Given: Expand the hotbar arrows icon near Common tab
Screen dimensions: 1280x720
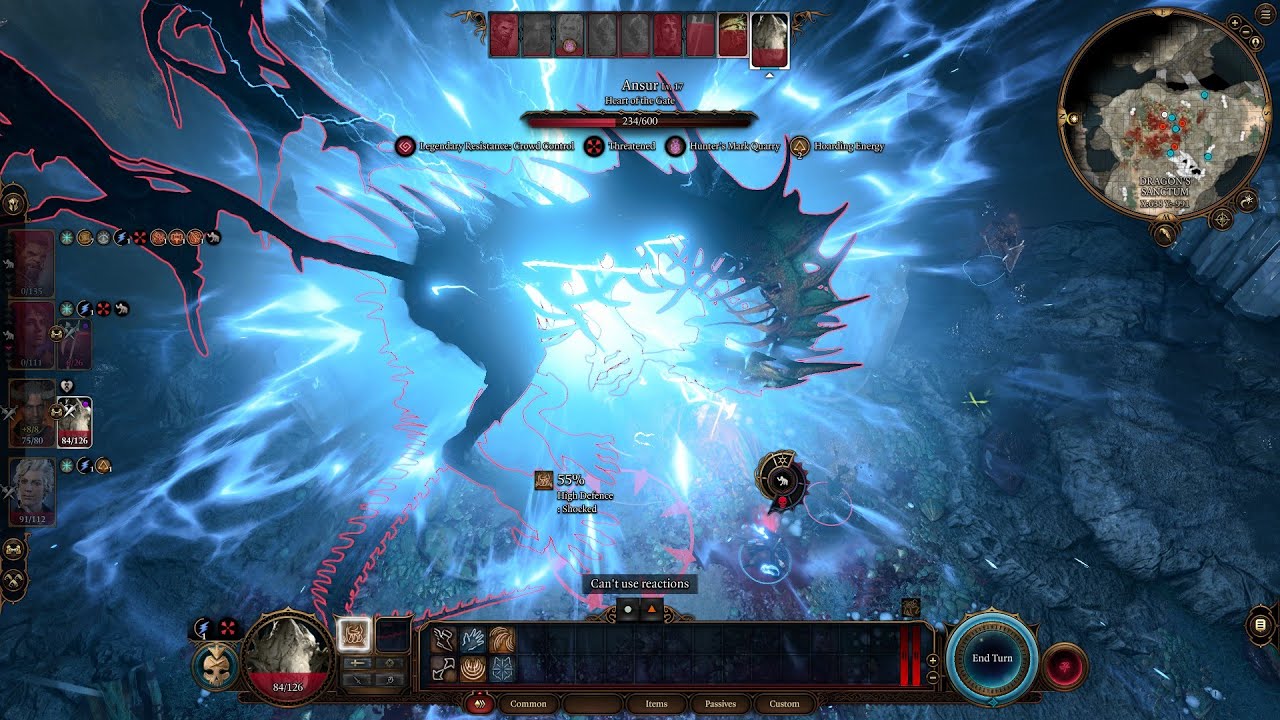Looking at the screenshot, I should [480, 703].
